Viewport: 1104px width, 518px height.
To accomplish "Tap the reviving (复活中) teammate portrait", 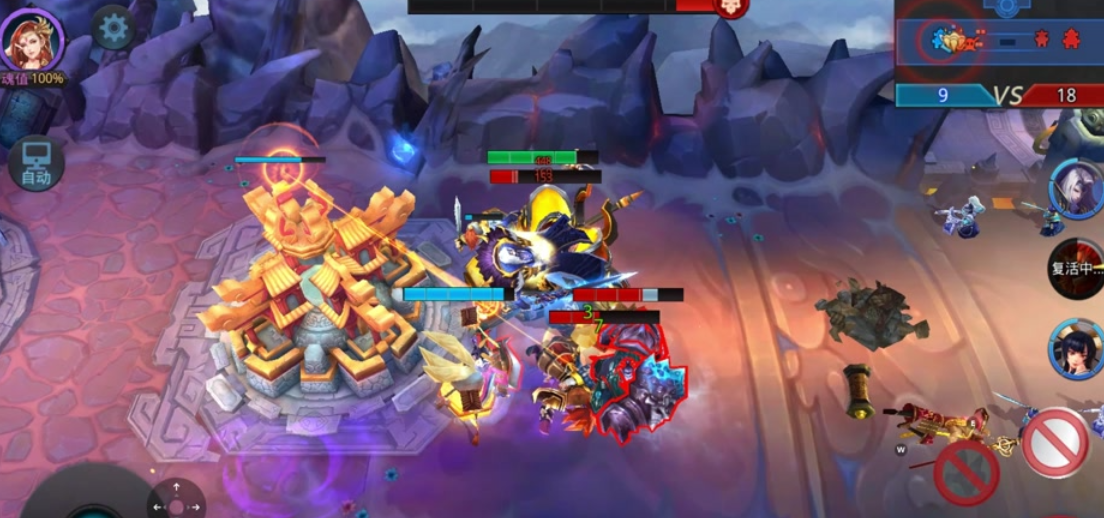I will (x=1077, y=268).
